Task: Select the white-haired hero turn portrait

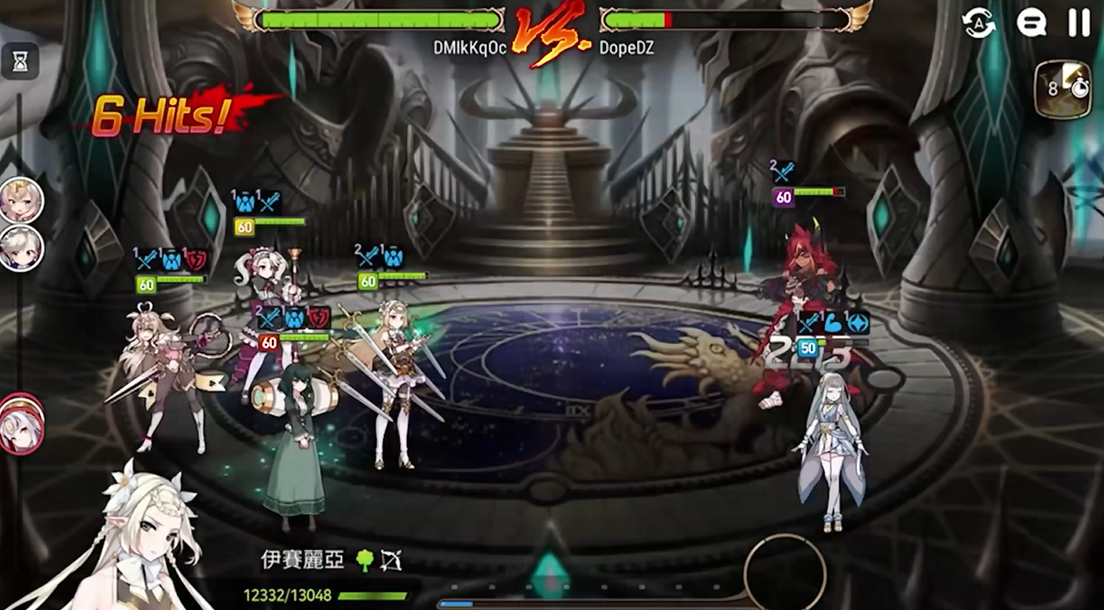Action: (x=20, y=248)
